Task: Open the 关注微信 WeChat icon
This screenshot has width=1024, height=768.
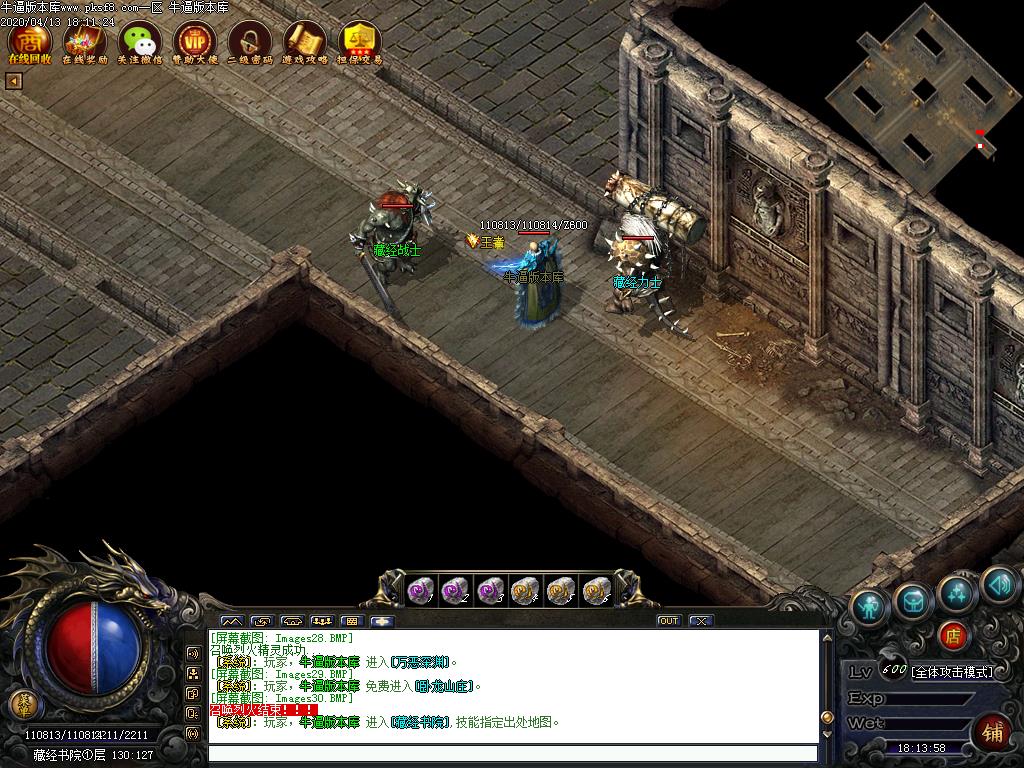Action: pos(140,42)
